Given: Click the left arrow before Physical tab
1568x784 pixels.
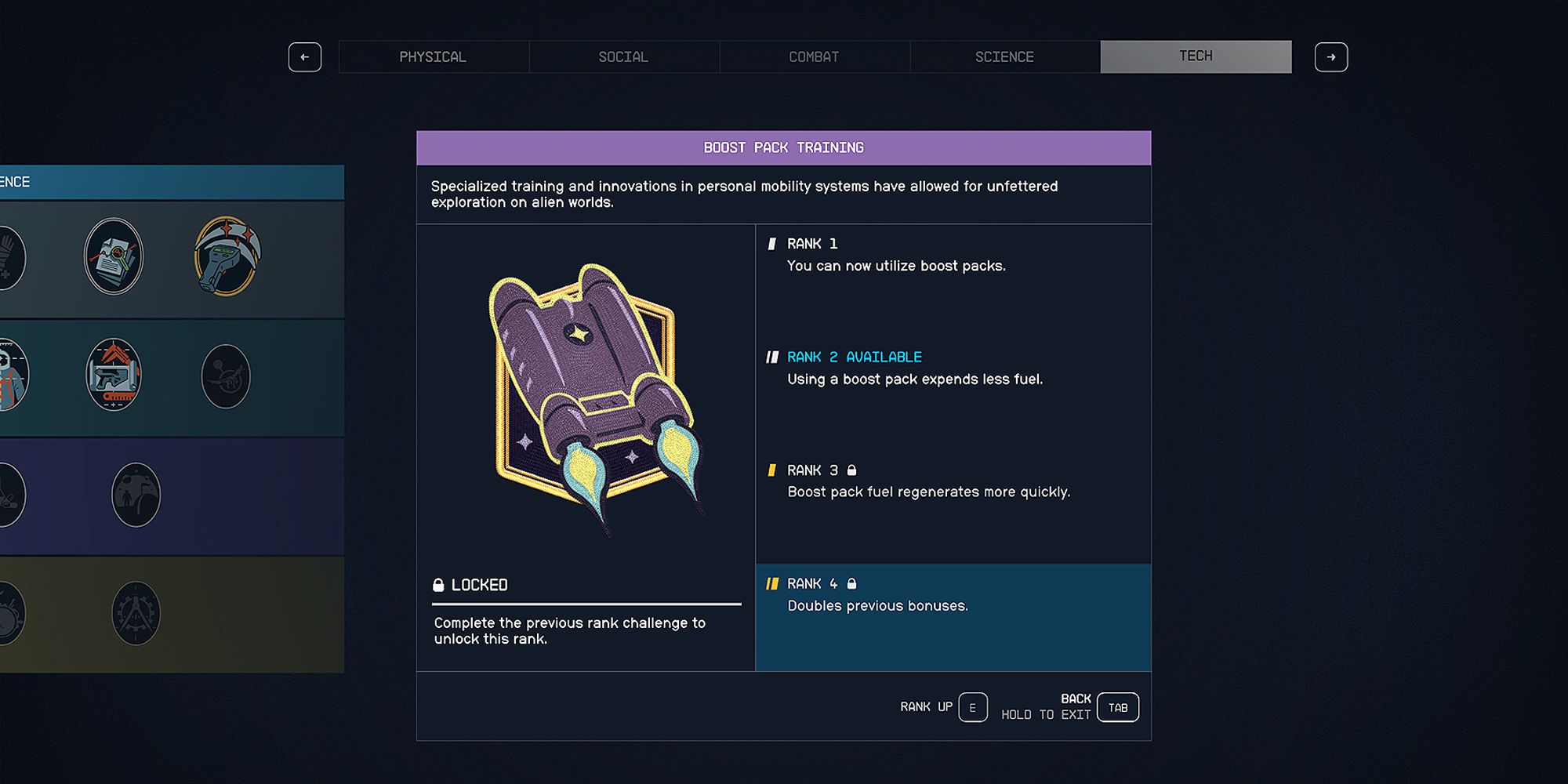Looking at the screenshot, I should pos(305,56).
